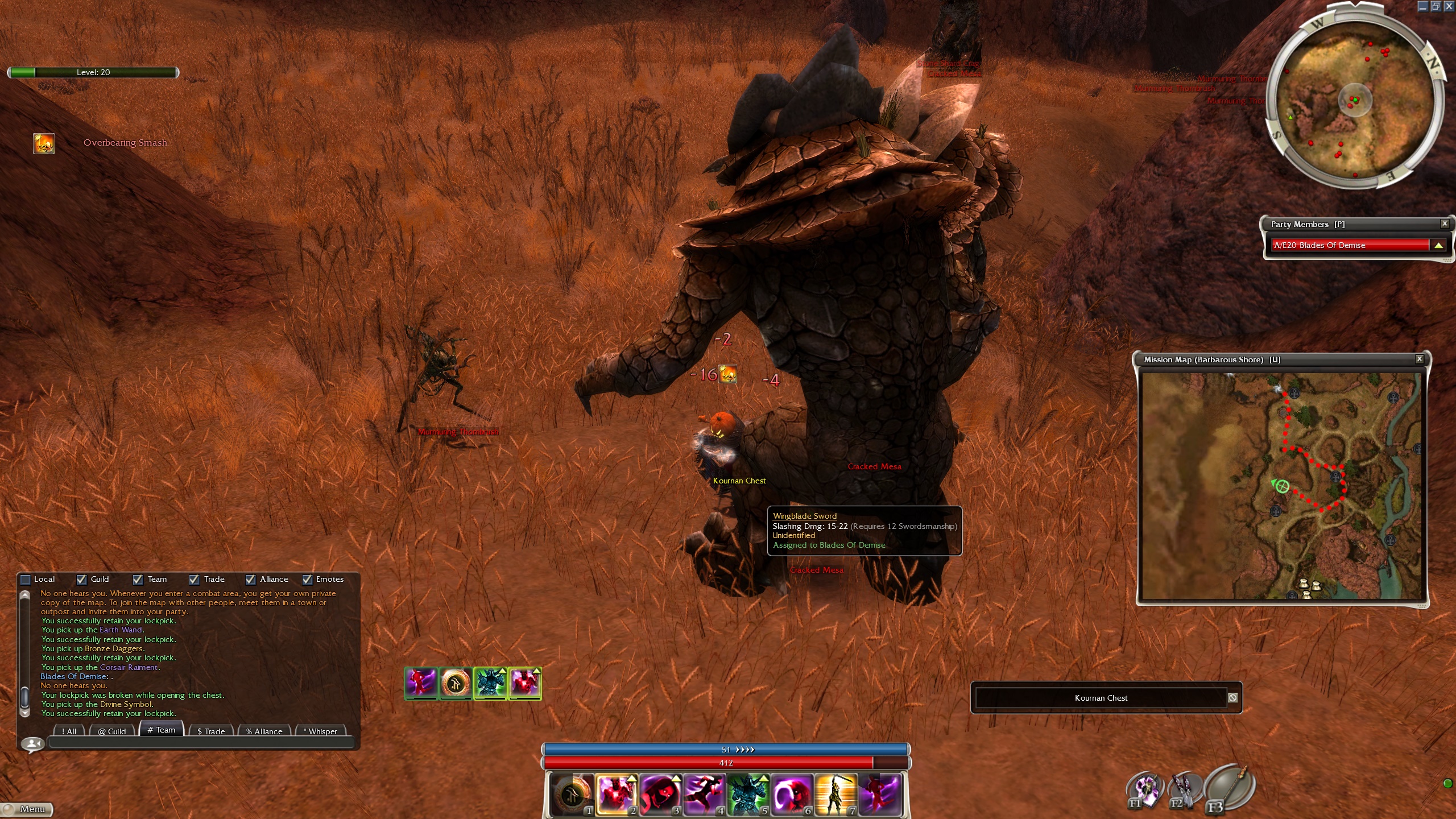Use the green armored figure skill 5
Image resolution: width=1456 pixels, height=819 pixels.
(x=748, y=793)
